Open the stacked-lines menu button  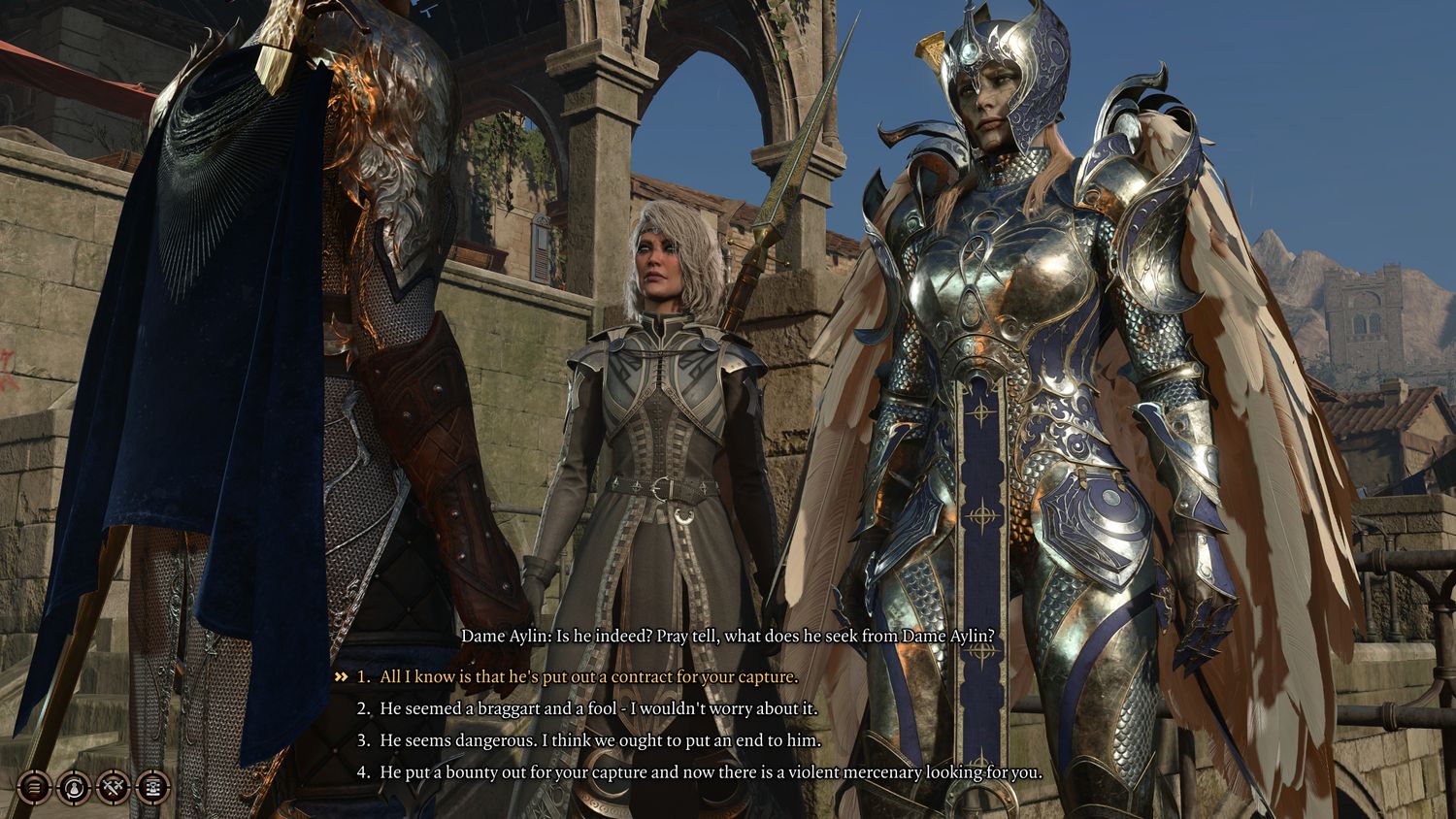34,786
